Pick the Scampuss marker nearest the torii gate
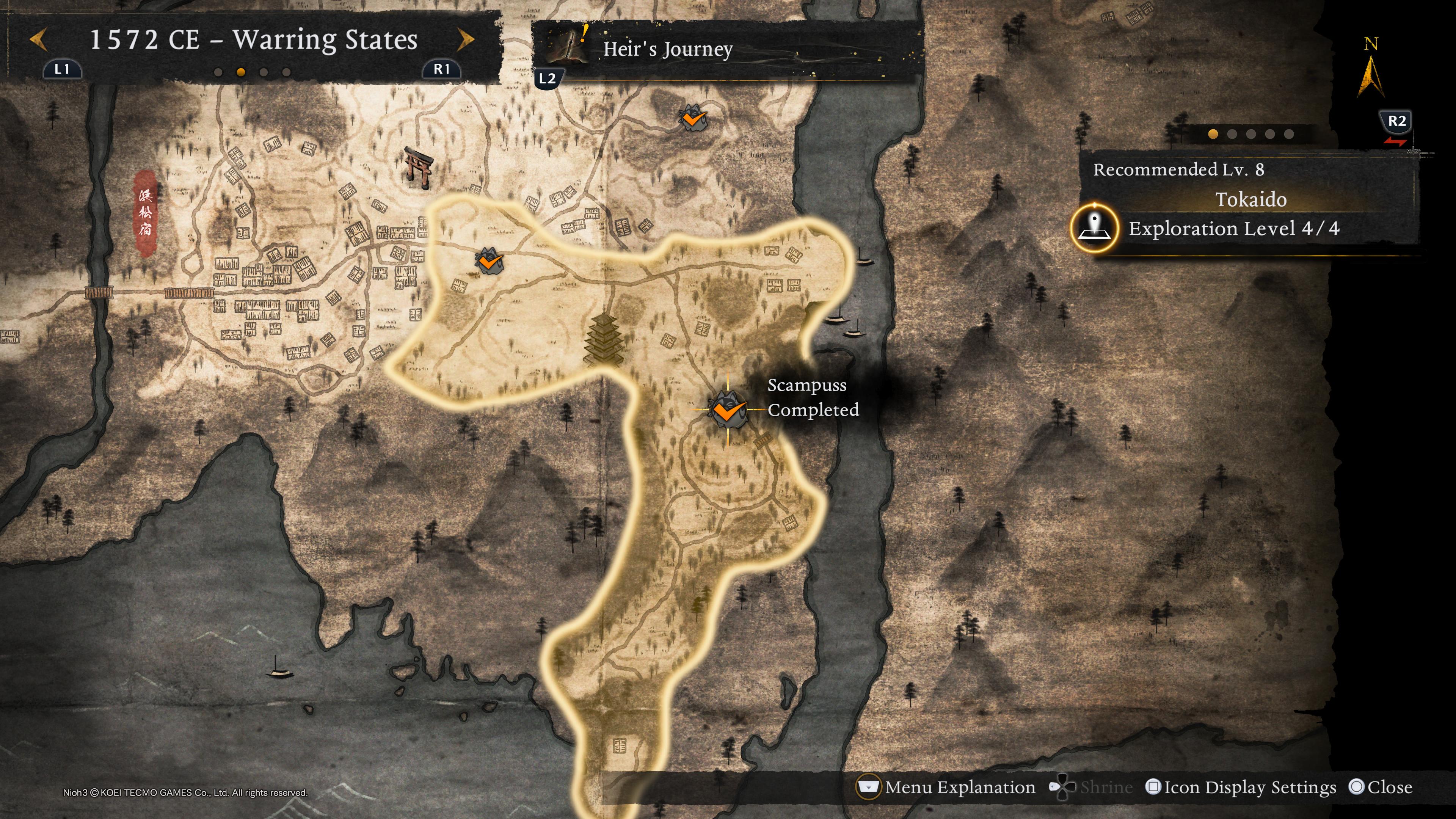This screenshot has height=819, width=1456. [x=489, y=261]
